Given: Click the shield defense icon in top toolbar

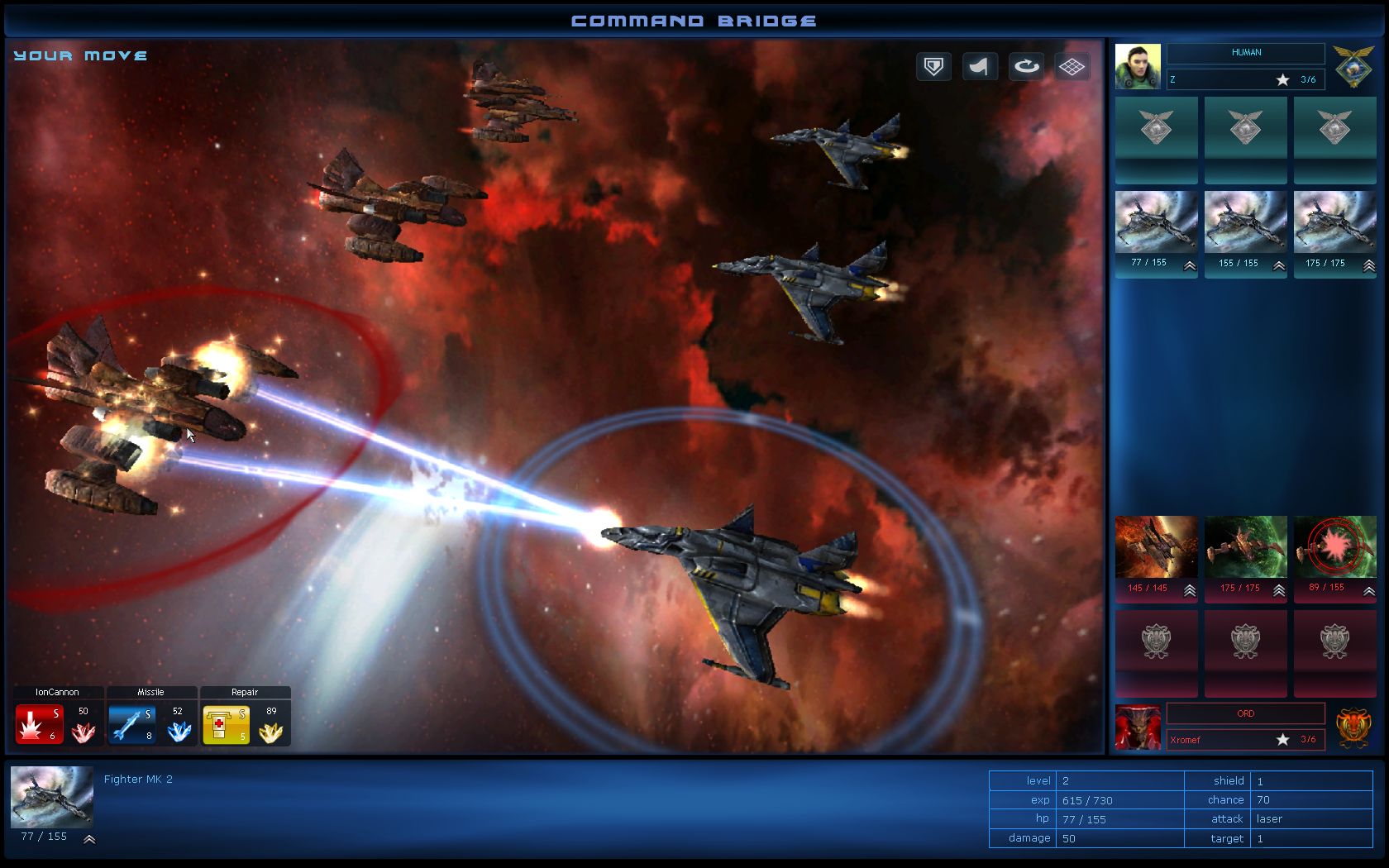Looking at the screenshot, I should pos(933,67).
